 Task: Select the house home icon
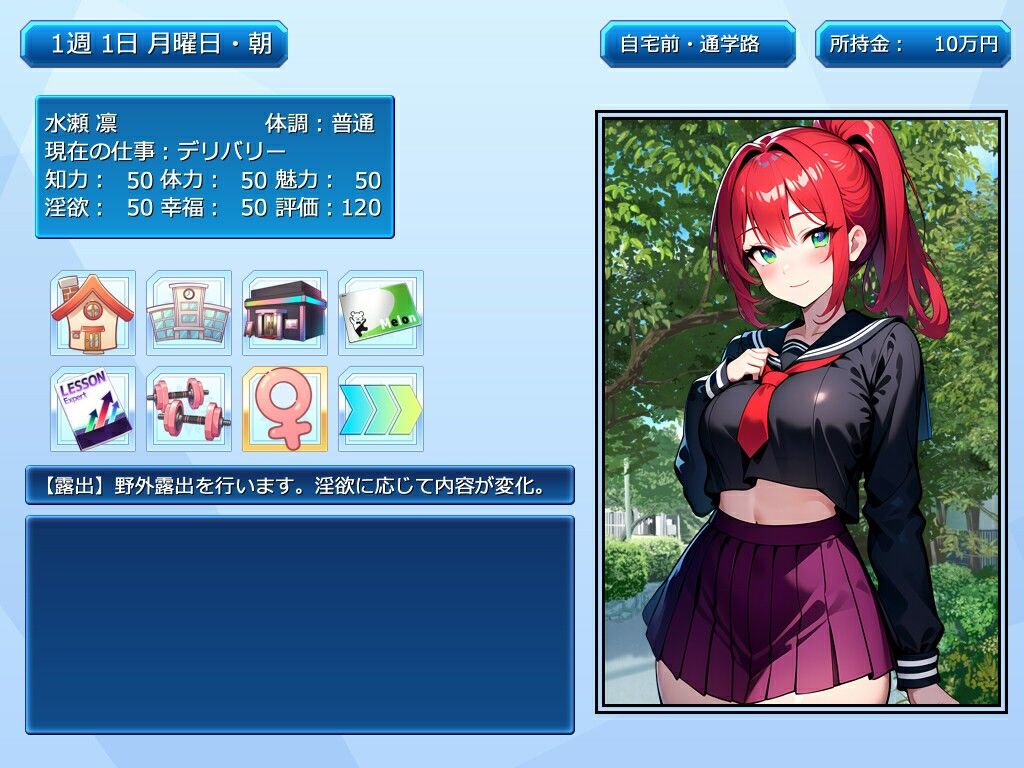92,313
